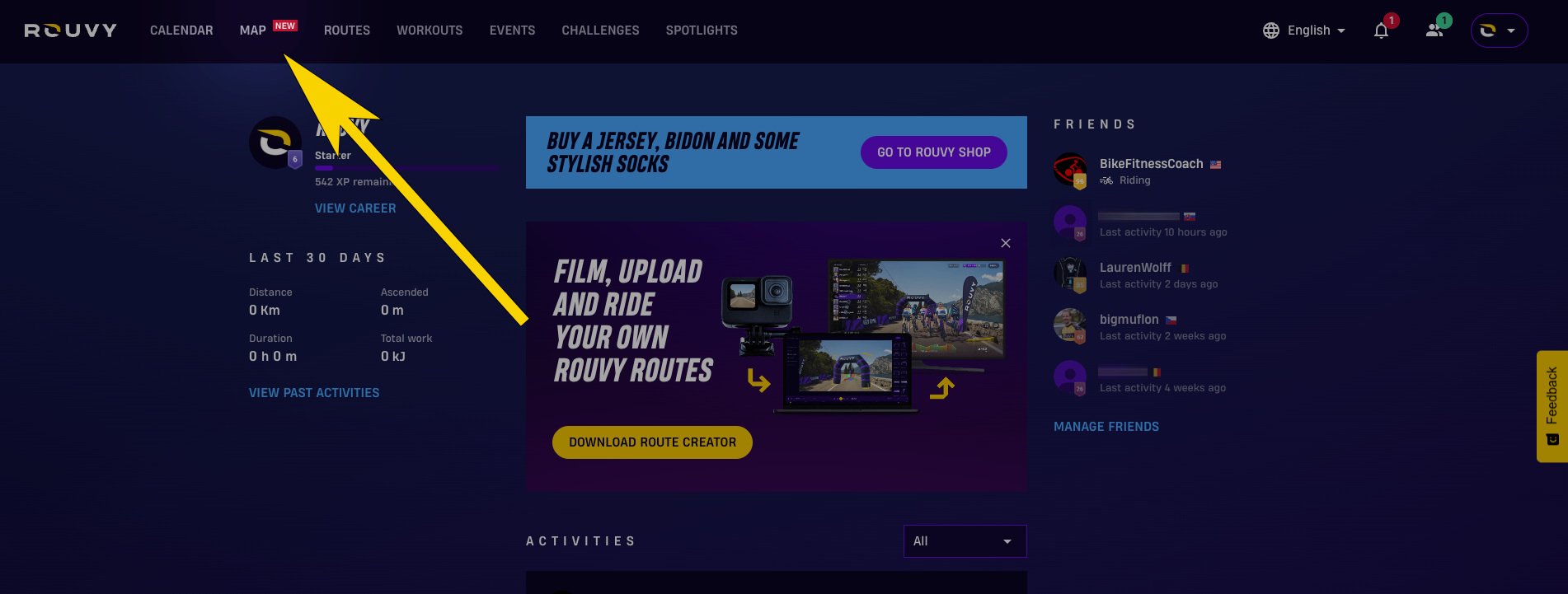Dismiss the Route Creator banner with the X

click(1005, 243)
